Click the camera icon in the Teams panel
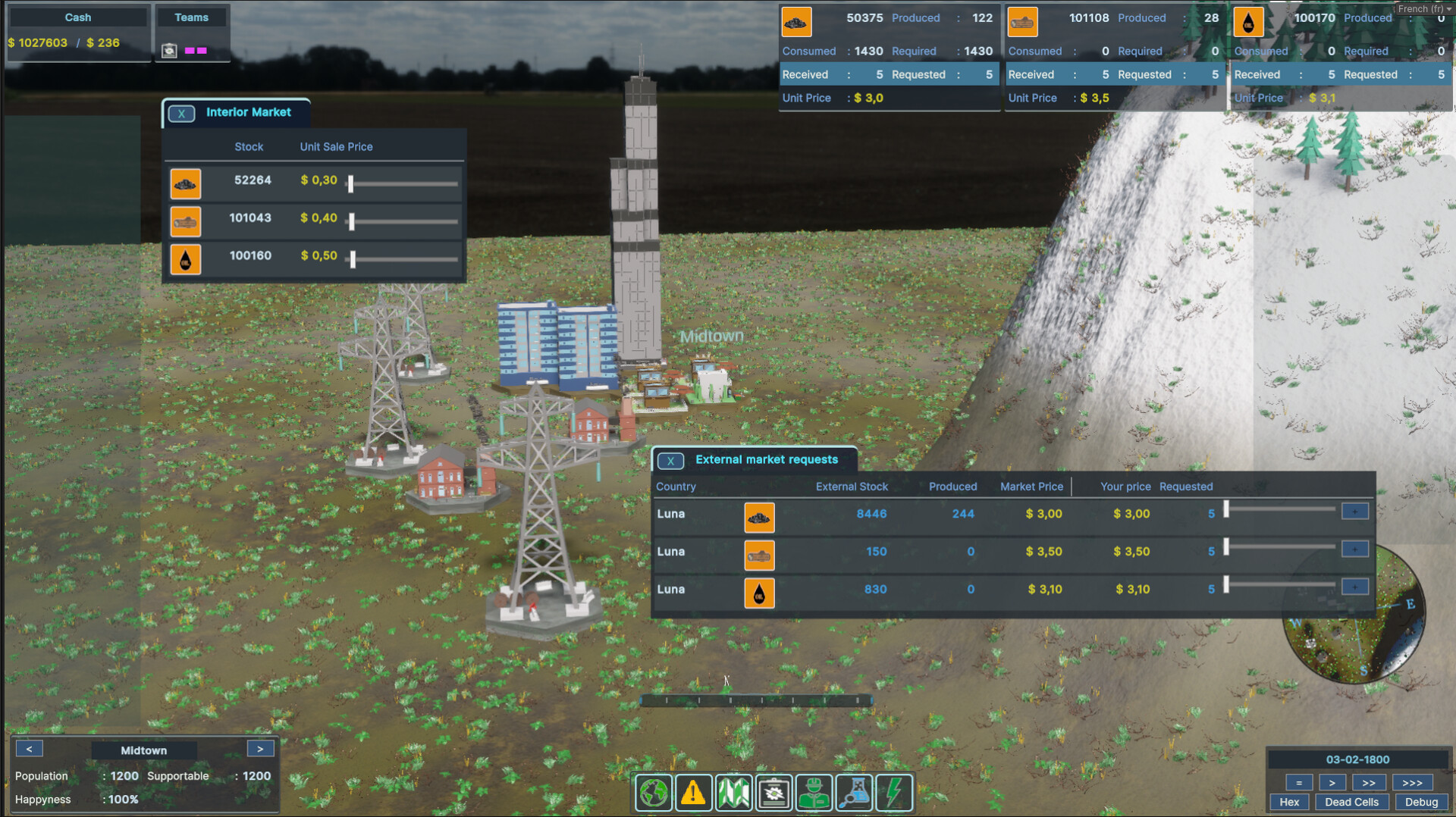 click(x=169, y=50)
